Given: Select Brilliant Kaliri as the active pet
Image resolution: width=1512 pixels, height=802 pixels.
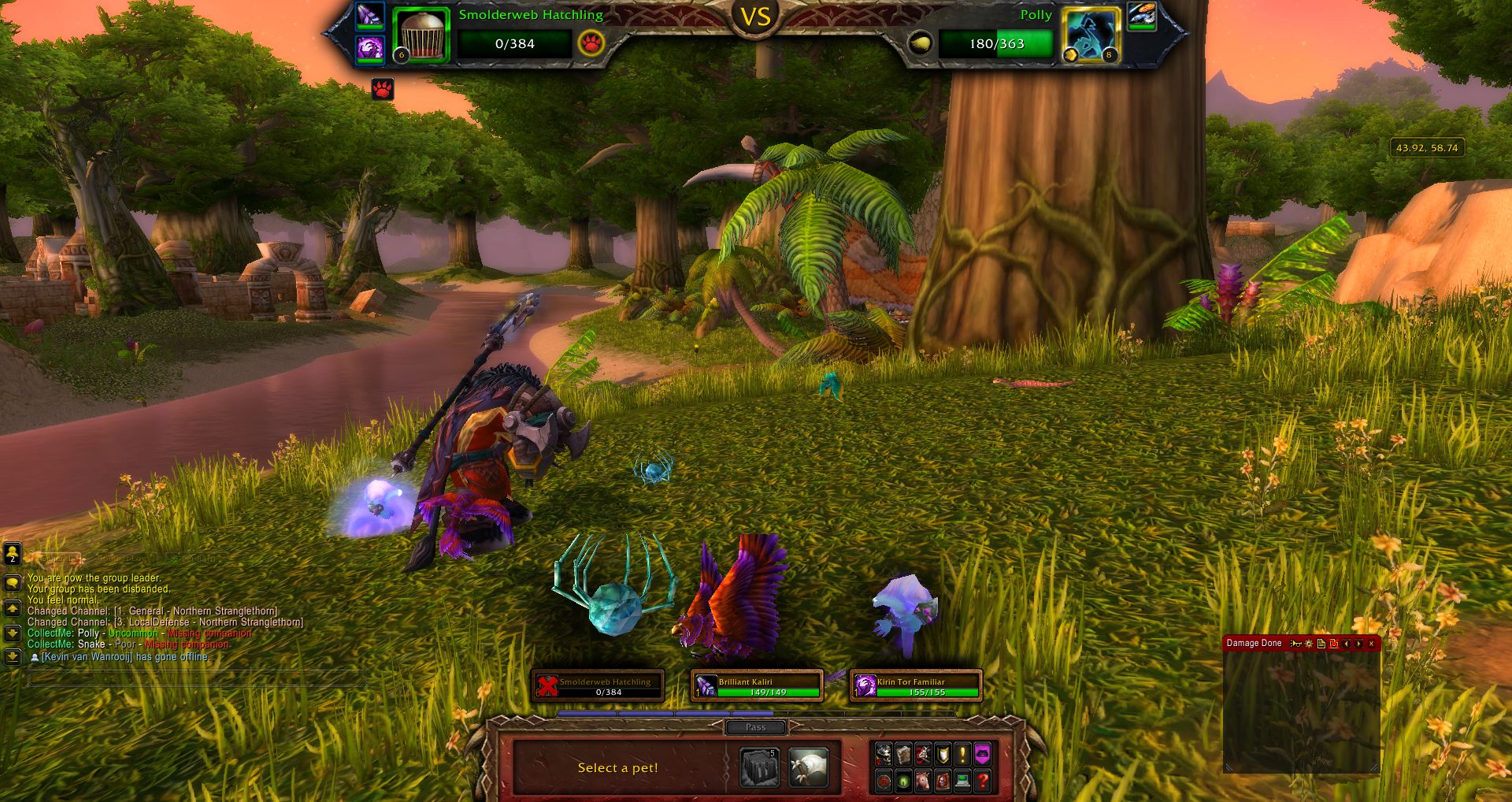Looking at the screenshot, I should (757, 685).
